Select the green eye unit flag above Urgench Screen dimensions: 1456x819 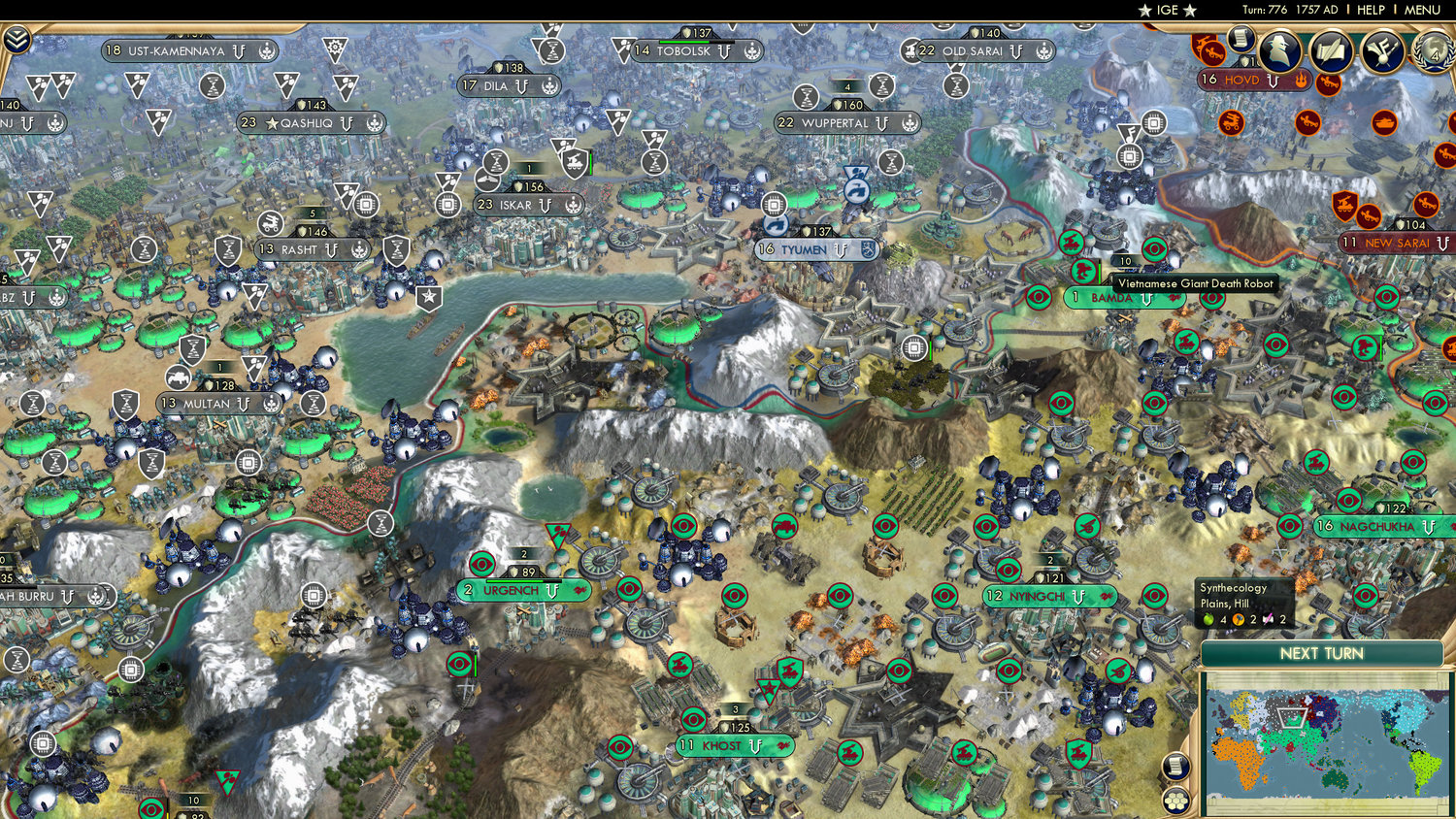pyautogui.click(x=480, y=563)
